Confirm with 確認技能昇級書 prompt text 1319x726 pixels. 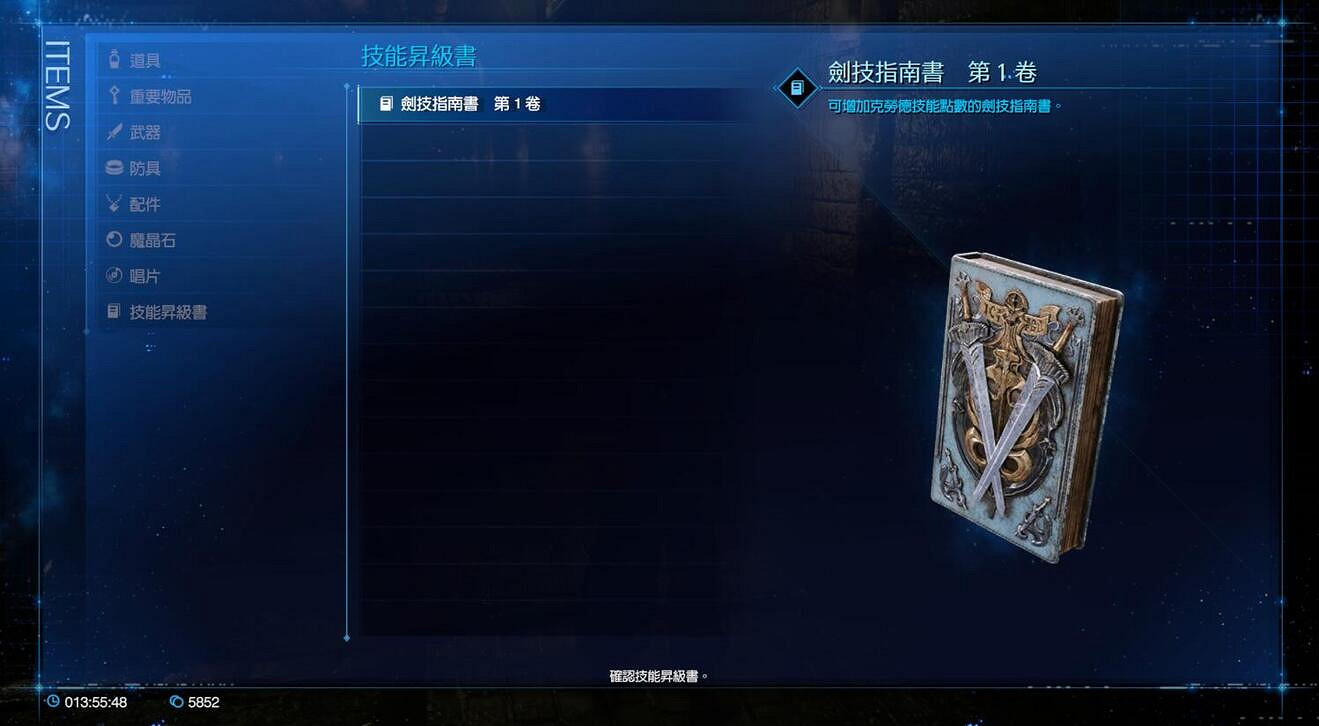click(x=659, y=675)
